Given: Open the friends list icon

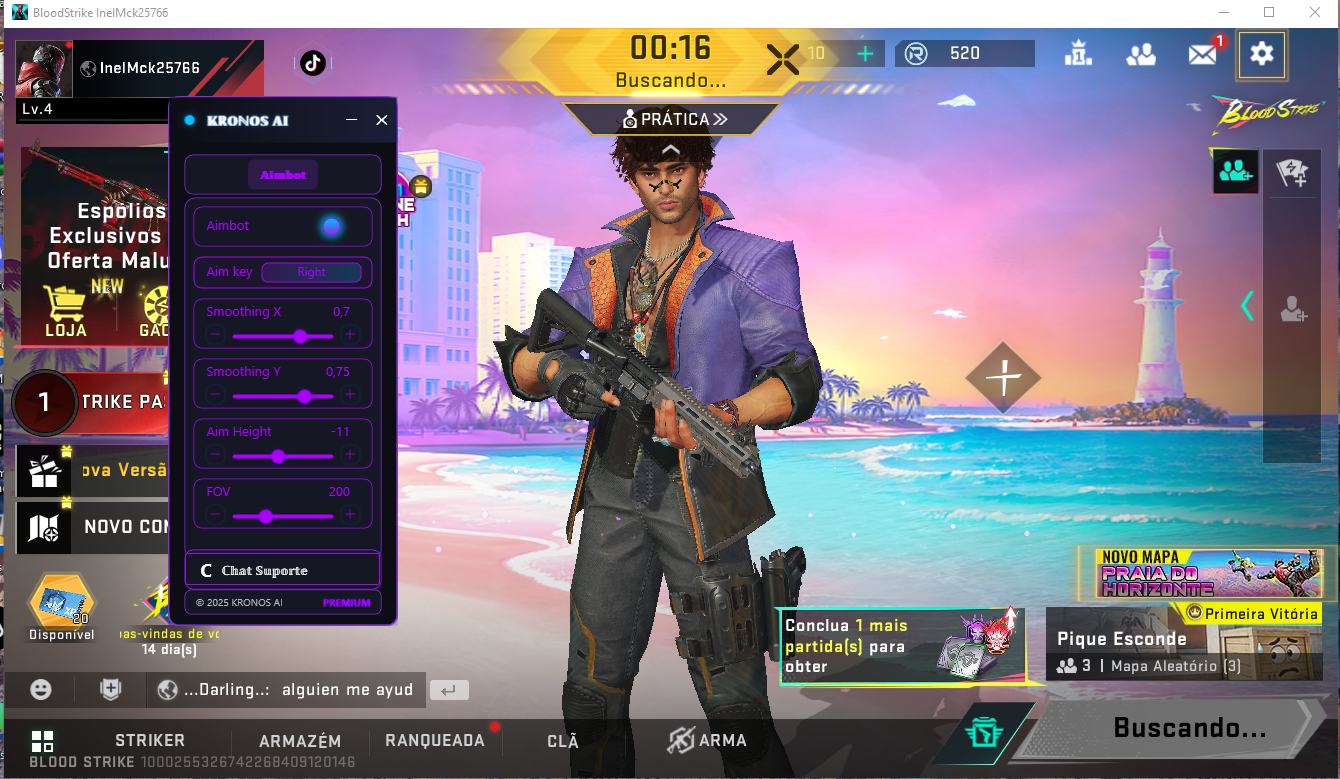Looking at the screenshot, I should point(1141,55).
